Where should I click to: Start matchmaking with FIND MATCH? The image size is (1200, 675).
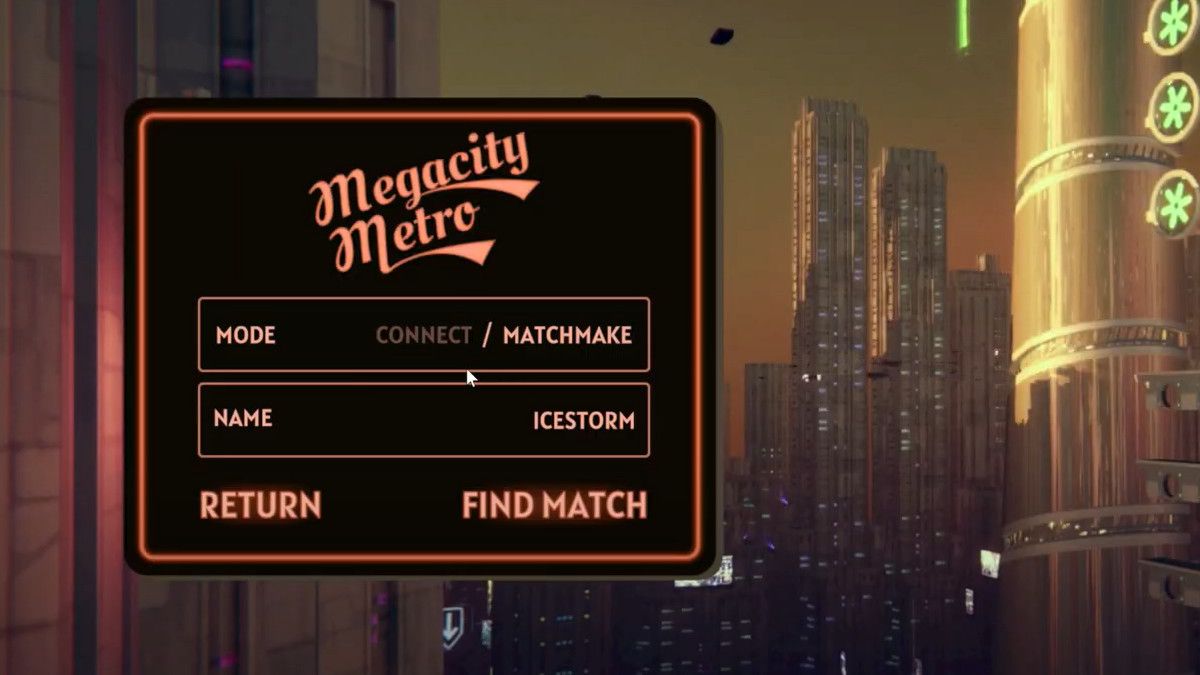(554, 505)
